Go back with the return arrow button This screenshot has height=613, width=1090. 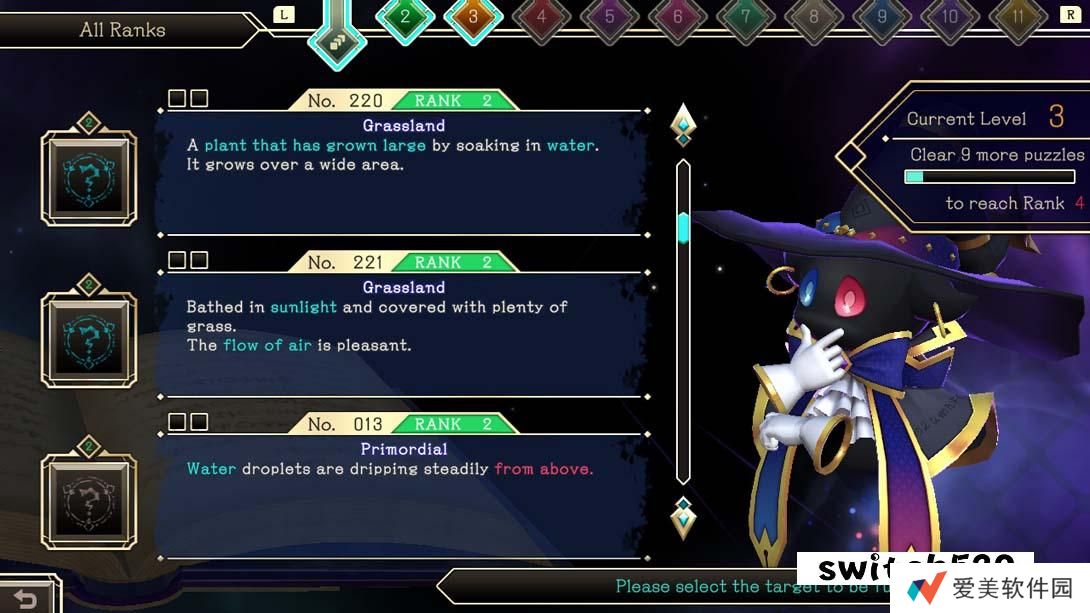[26, 598]
